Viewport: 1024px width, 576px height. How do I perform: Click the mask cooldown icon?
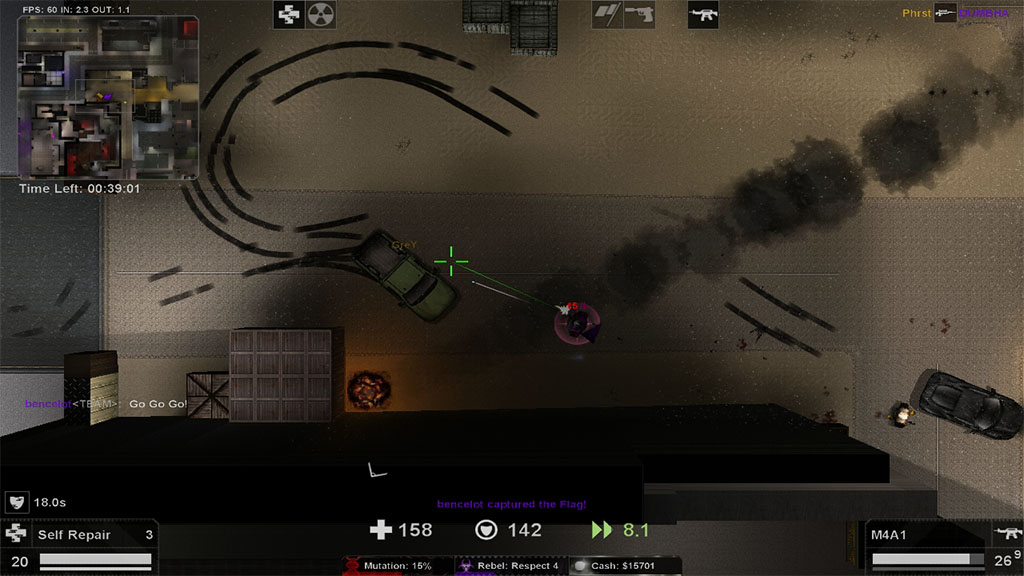pos(16,502)
